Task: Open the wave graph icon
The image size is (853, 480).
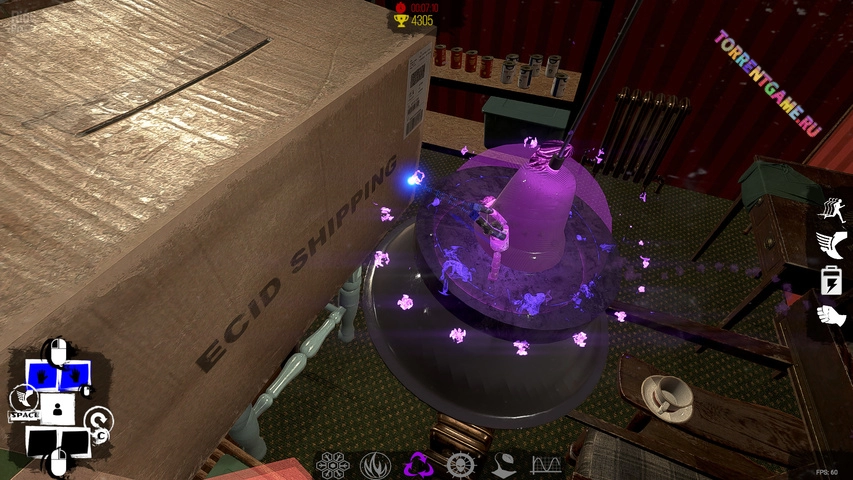Action: 546,465
